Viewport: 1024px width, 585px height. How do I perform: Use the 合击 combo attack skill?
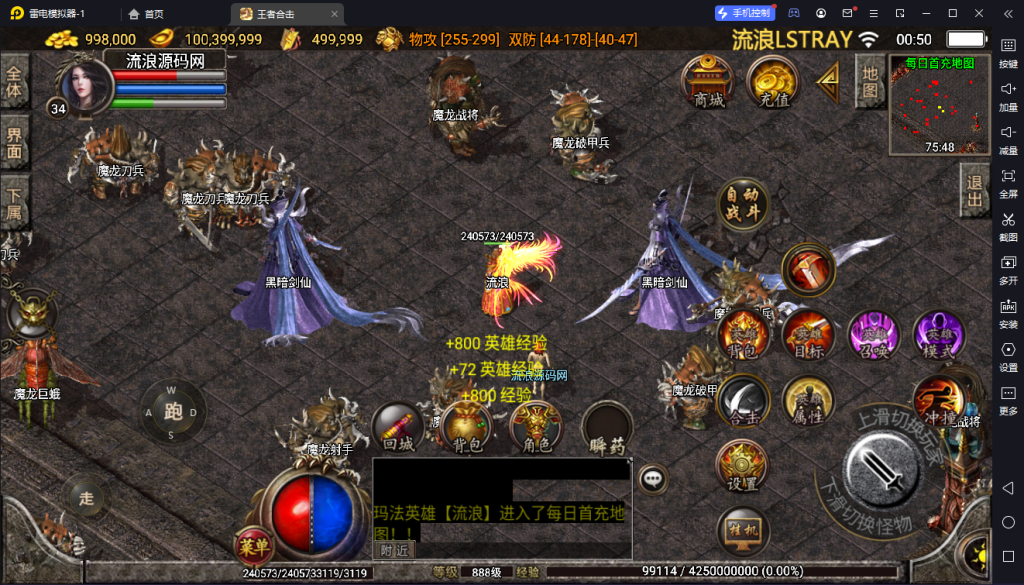click(x=744, y=400)
